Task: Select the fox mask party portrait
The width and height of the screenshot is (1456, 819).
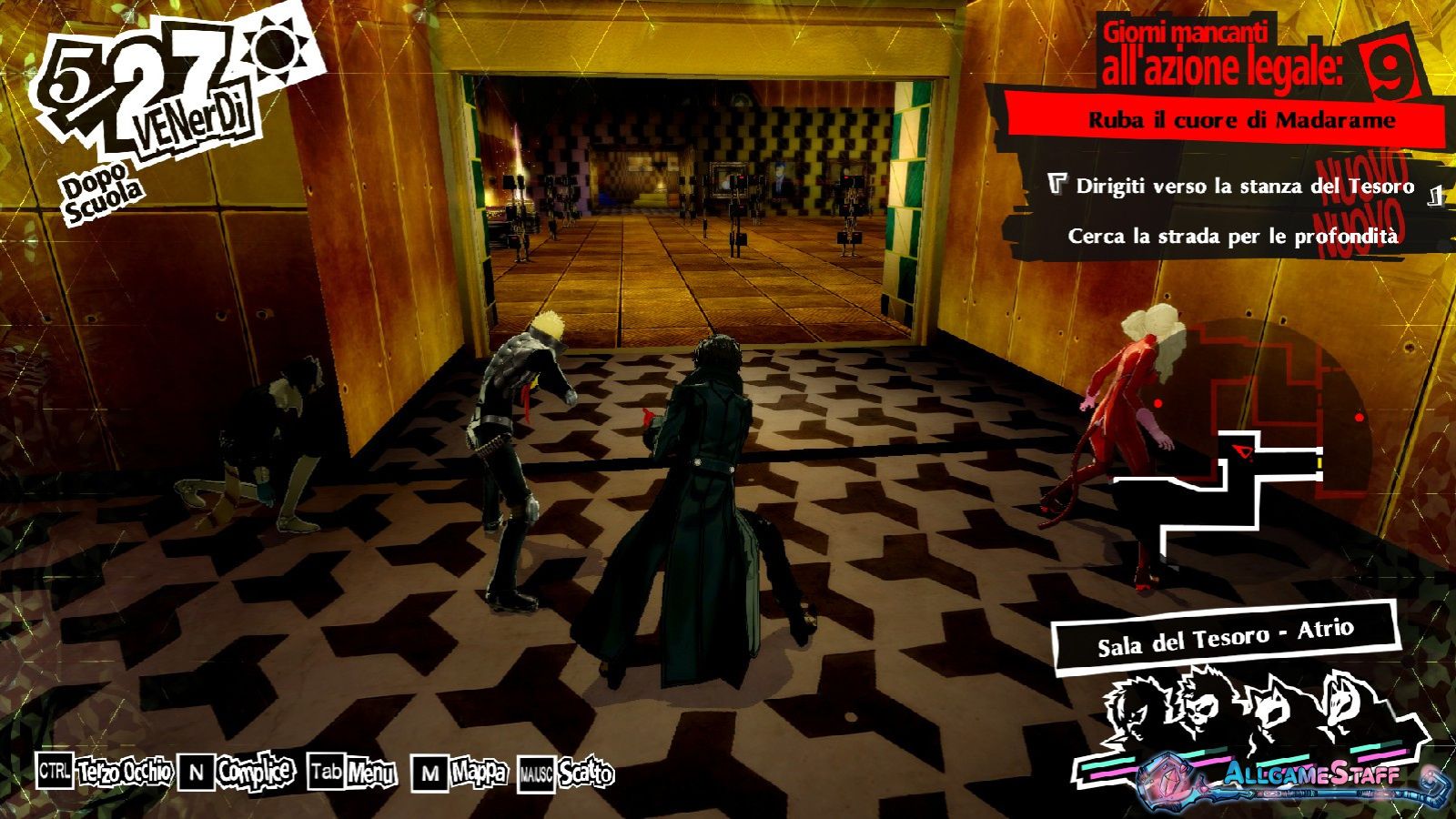Action: [x=1342, y=703]
